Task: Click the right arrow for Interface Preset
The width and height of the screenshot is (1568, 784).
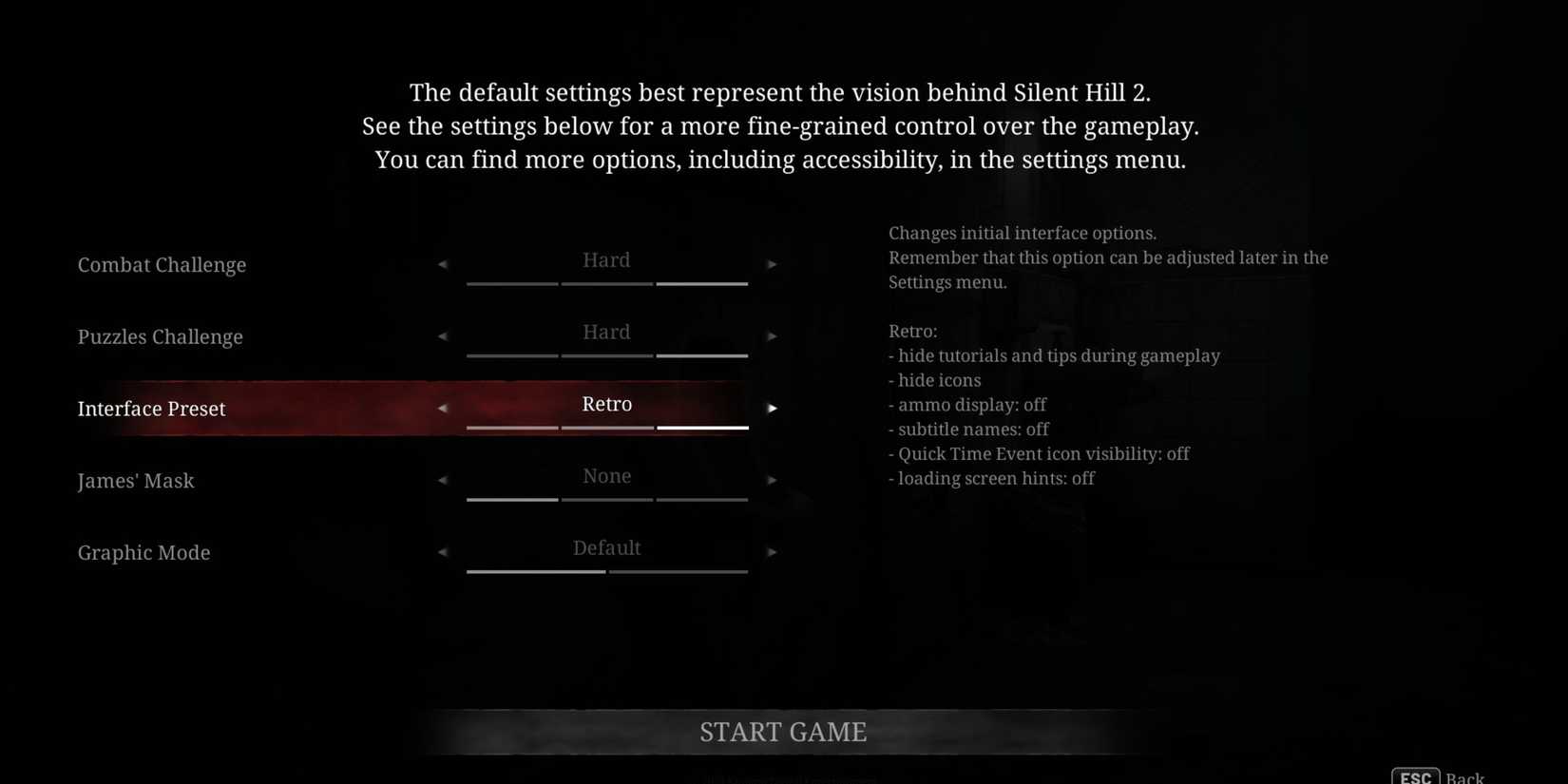Action: pyautogui.click(x=773, y=408)
